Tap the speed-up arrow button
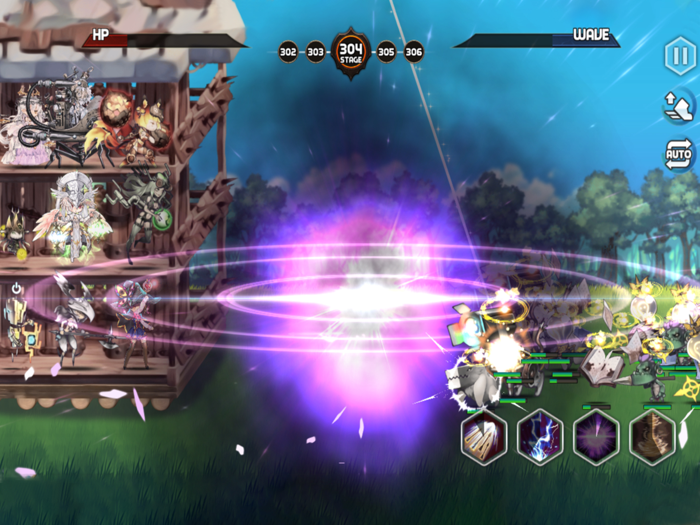Screen dimensions: 700x525 [679, 105]
